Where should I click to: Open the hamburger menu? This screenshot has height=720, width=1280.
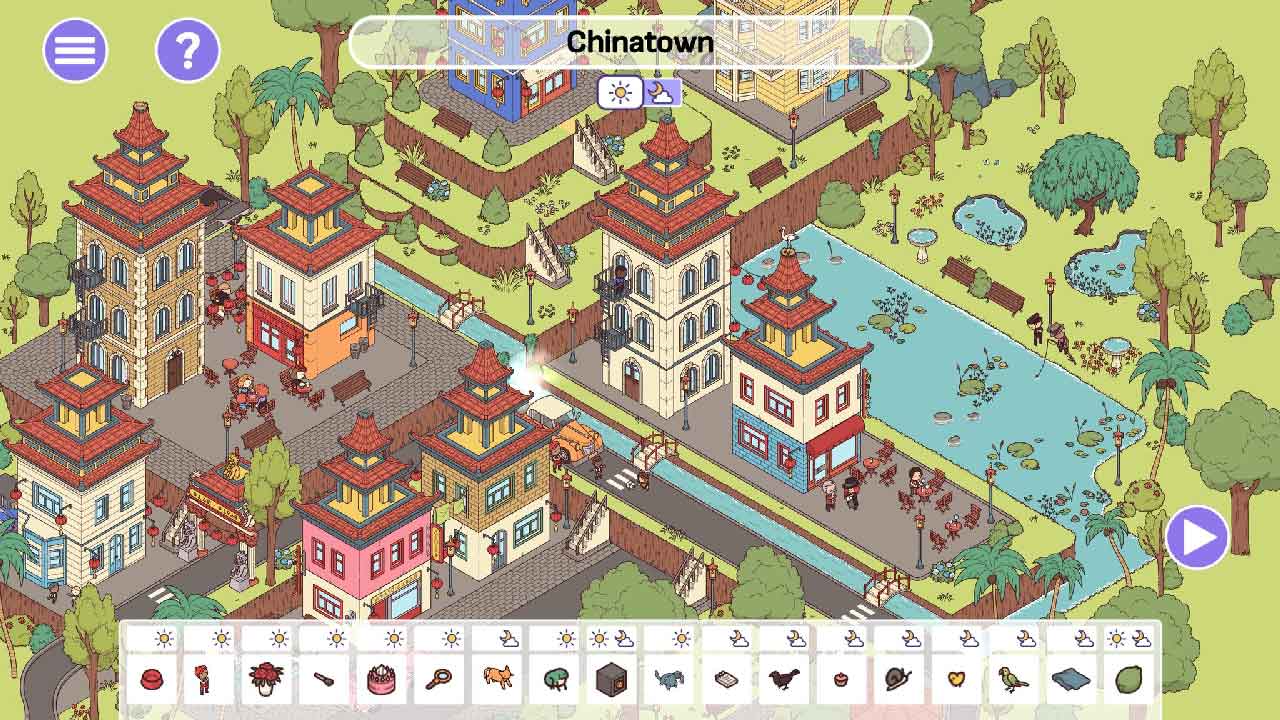click(x=75, y=50)
